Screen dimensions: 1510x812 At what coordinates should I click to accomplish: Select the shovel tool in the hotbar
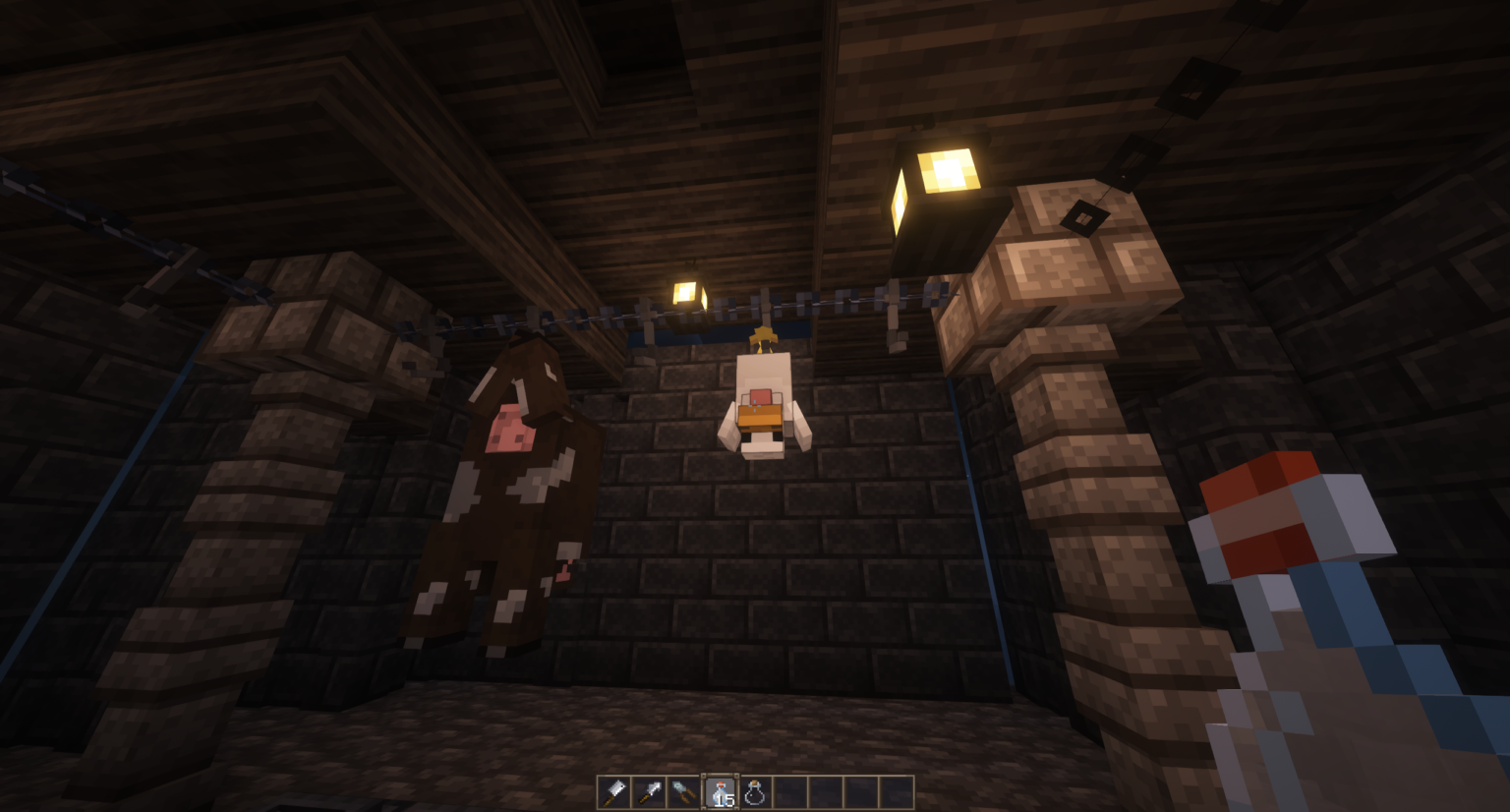pos(648,790)
